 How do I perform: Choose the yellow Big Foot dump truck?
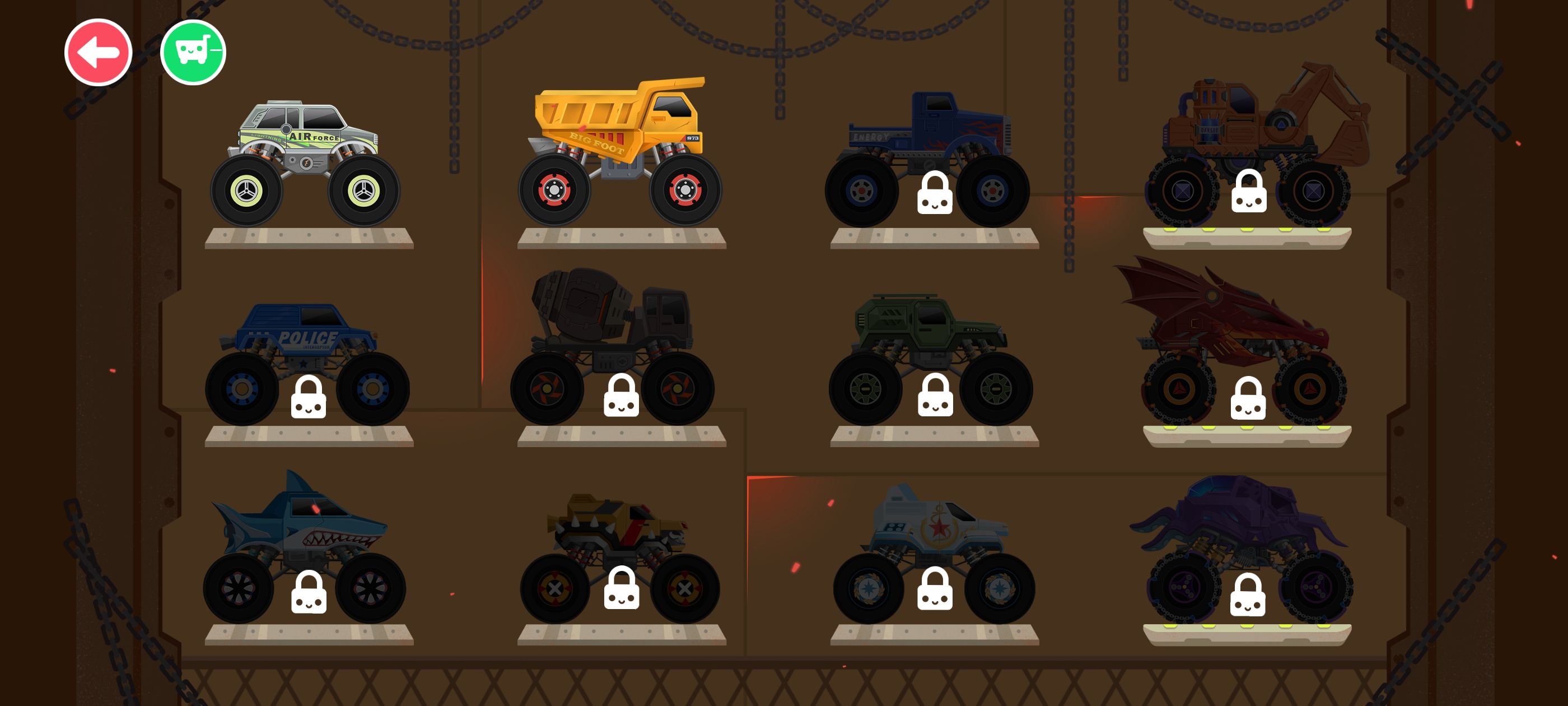620,152
